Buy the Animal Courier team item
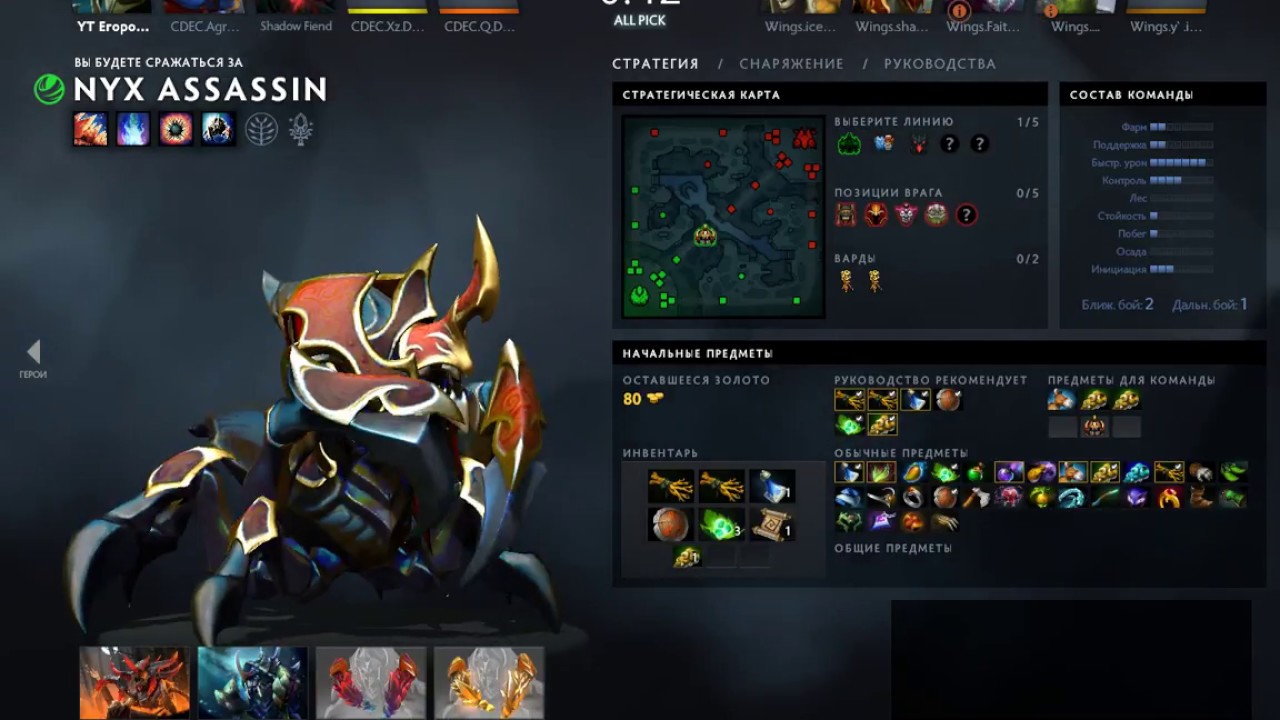This screenshot has width=1280, height=720. 1061,400
